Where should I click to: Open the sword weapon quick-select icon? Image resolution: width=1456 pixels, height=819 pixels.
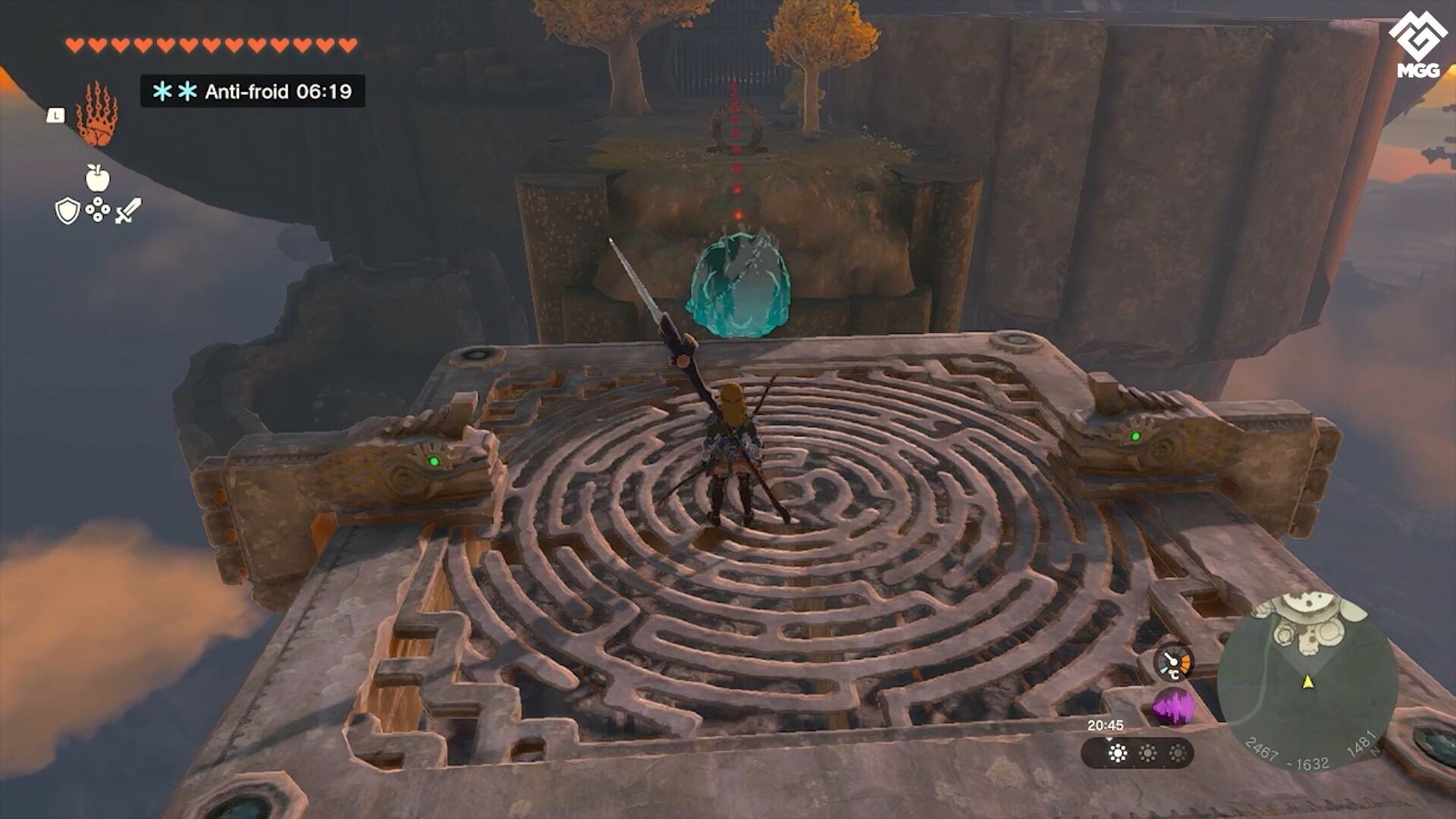pyautogui.click(x=128, y=210)
